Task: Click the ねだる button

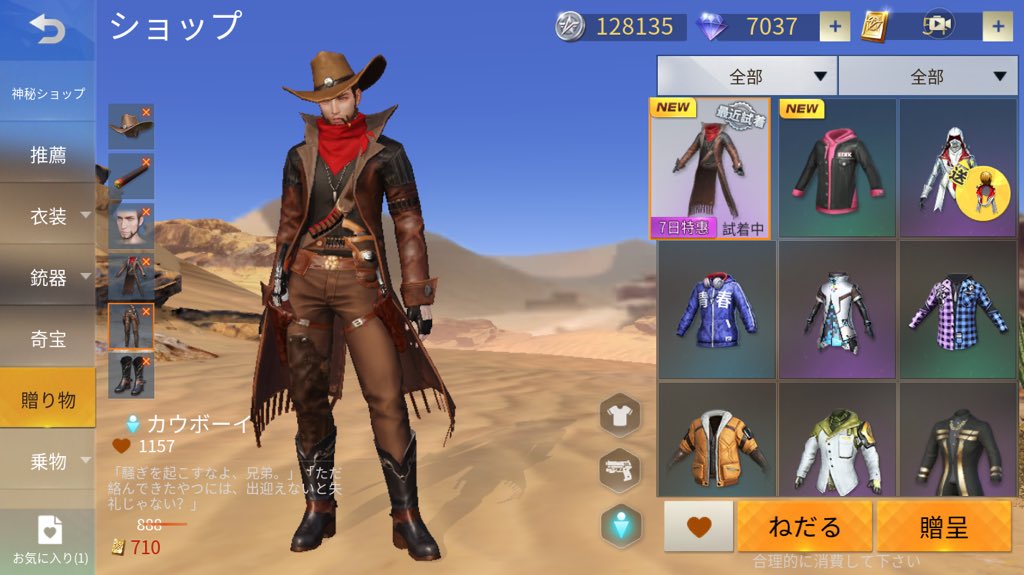Action: 805,526
